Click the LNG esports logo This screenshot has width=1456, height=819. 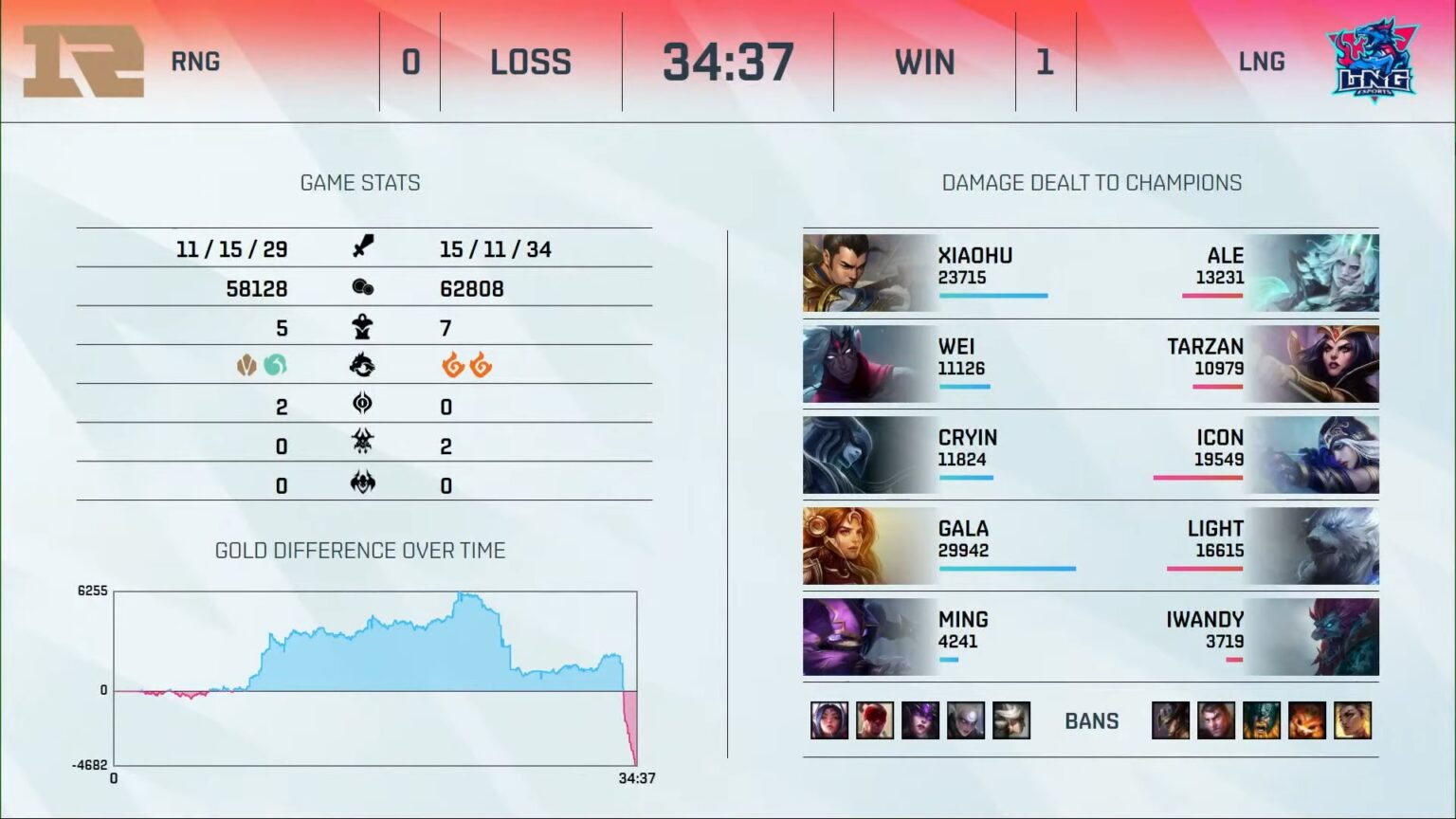point(1372,59)
